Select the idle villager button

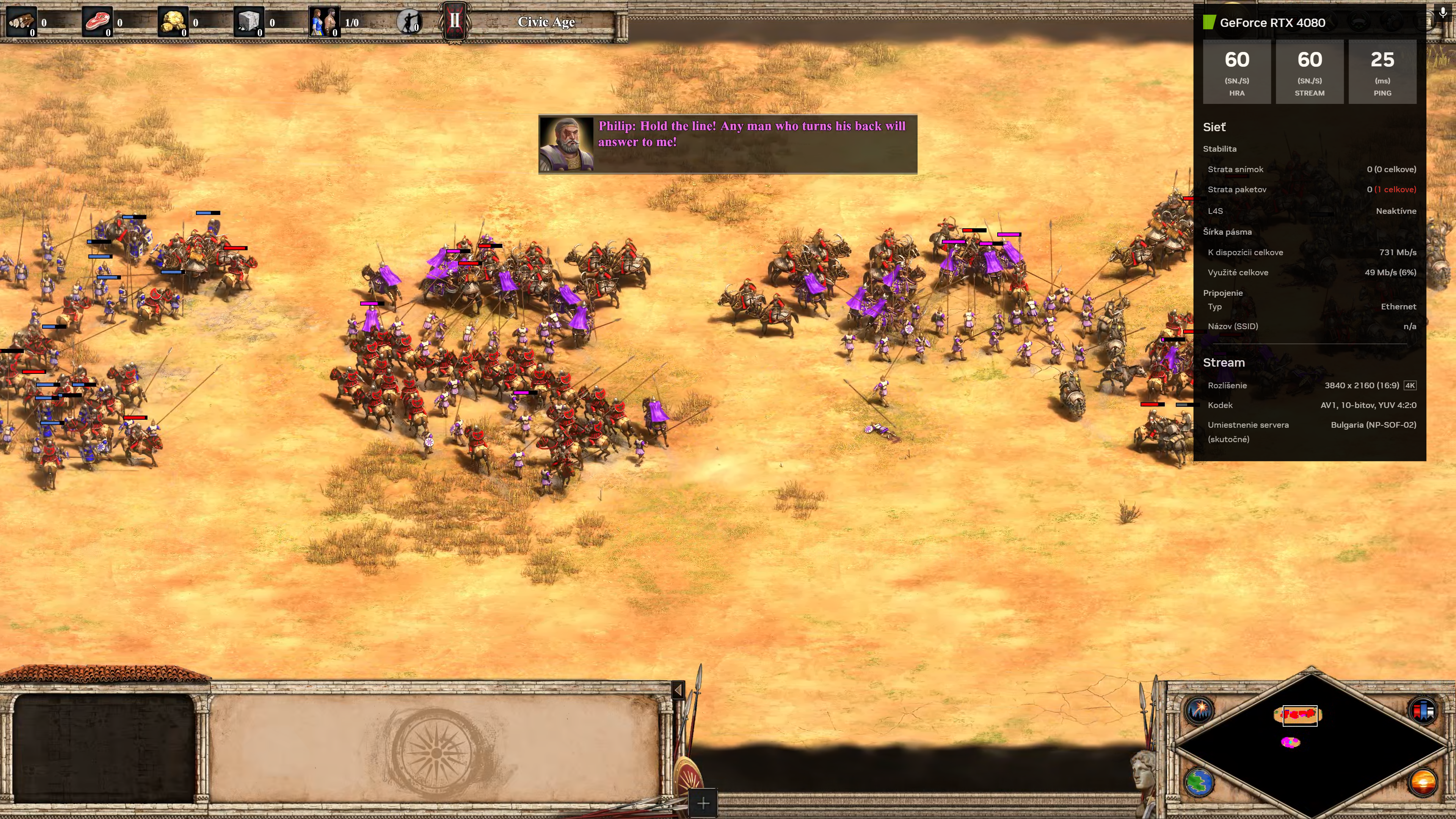[409, 22]
